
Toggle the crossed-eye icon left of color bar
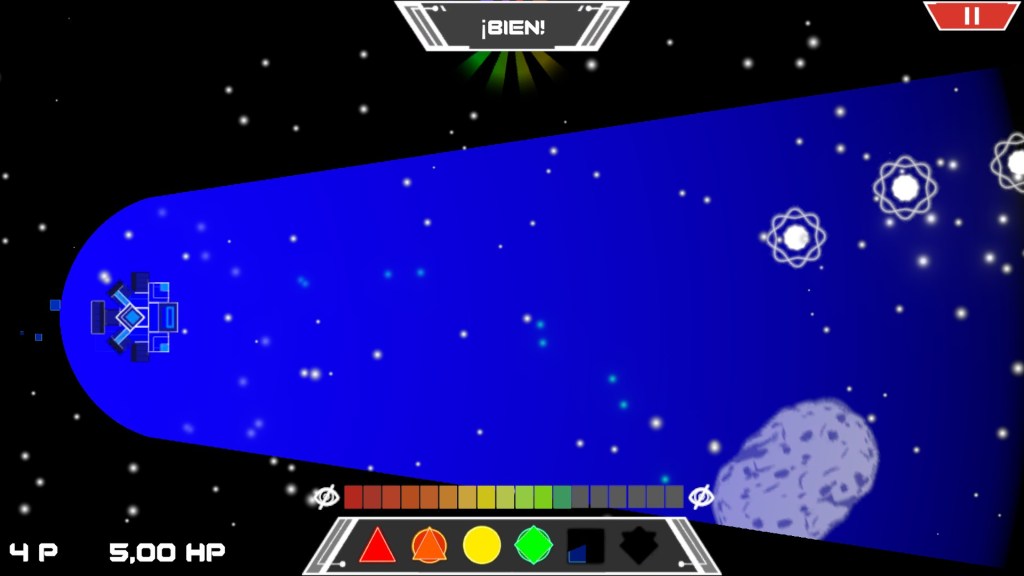click(326, 497)
